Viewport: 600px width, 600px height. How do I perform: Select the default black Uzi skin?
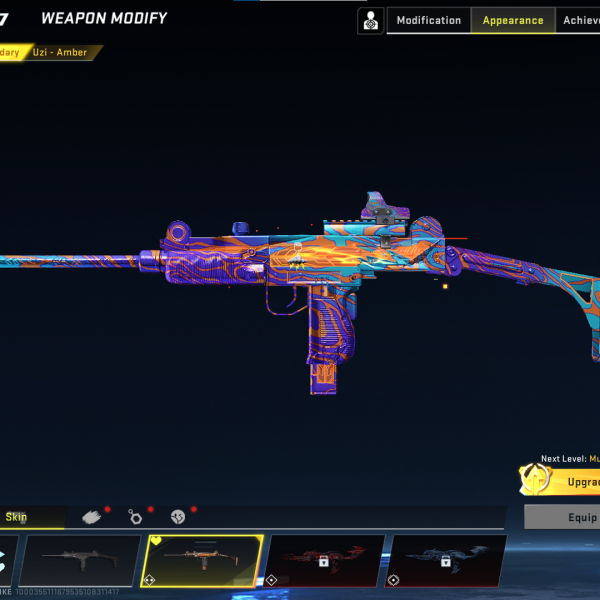[x=81, y=560]
